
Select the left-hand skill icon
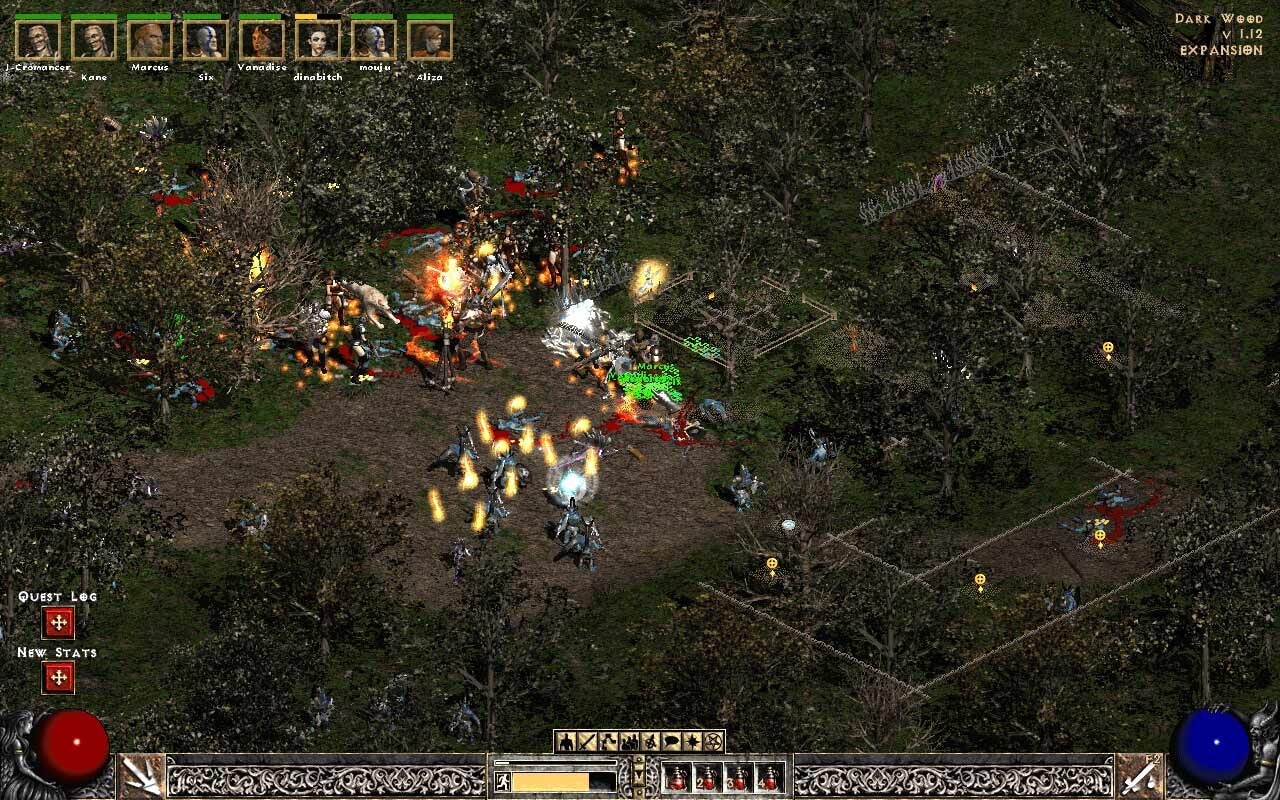tap(140, 777)
